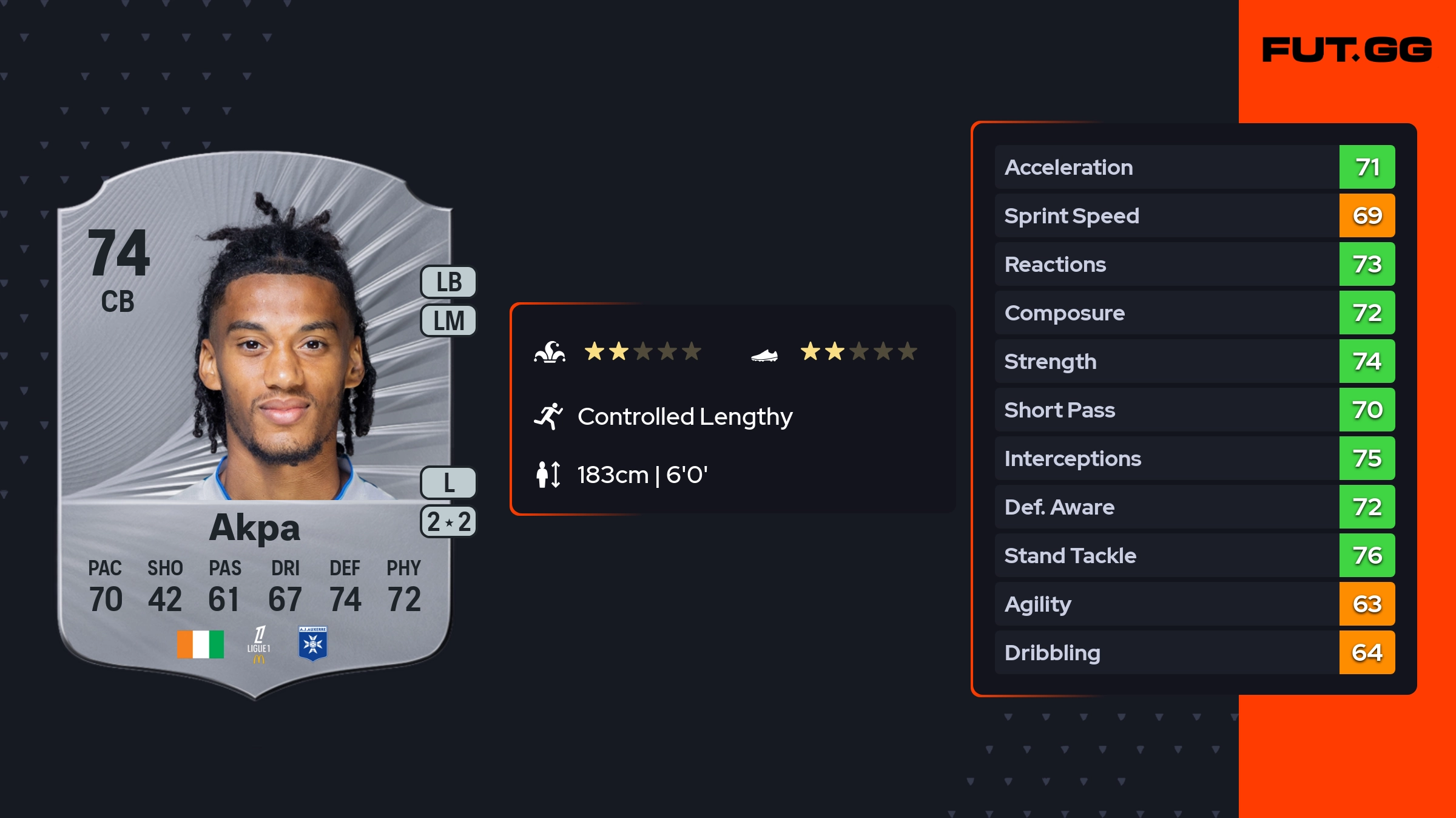Choose the LM alternate position badge
This screenshot has height=818, width=1456.
448,320
